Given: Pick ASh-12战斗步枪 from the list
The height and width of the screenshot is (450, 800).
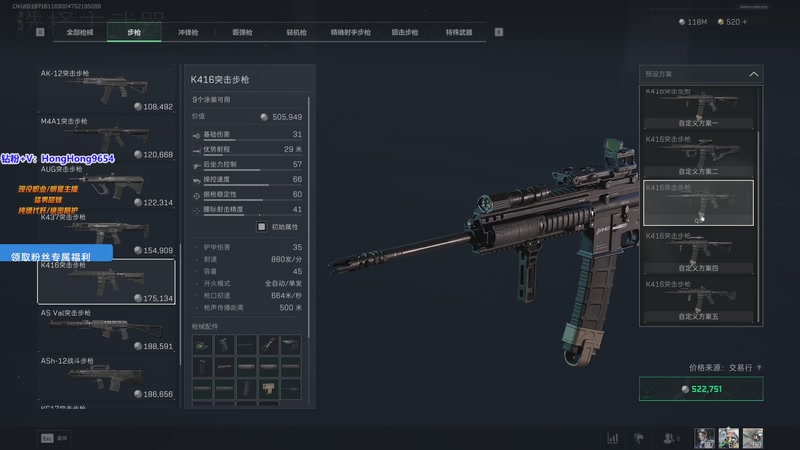Looking at the screenshot, I should pos(106,379).
